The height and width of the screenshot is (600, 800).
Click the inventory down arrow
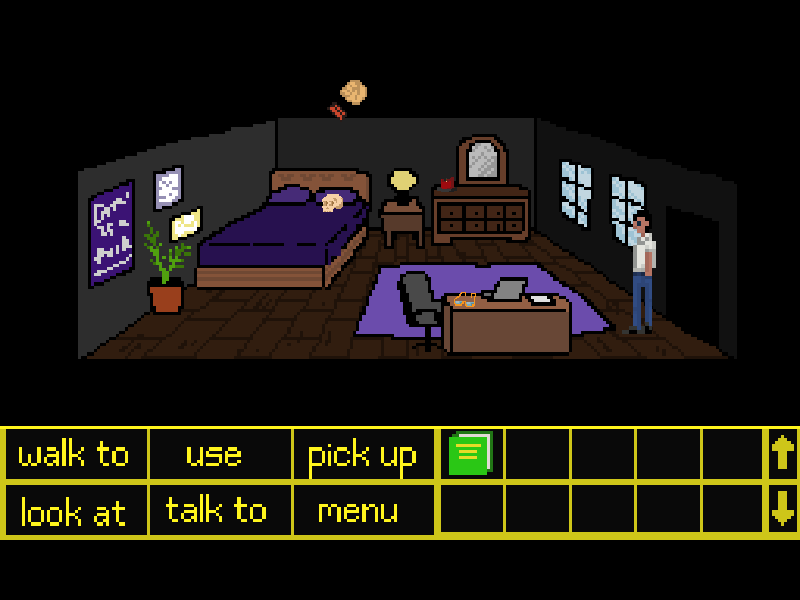point(782,510)
